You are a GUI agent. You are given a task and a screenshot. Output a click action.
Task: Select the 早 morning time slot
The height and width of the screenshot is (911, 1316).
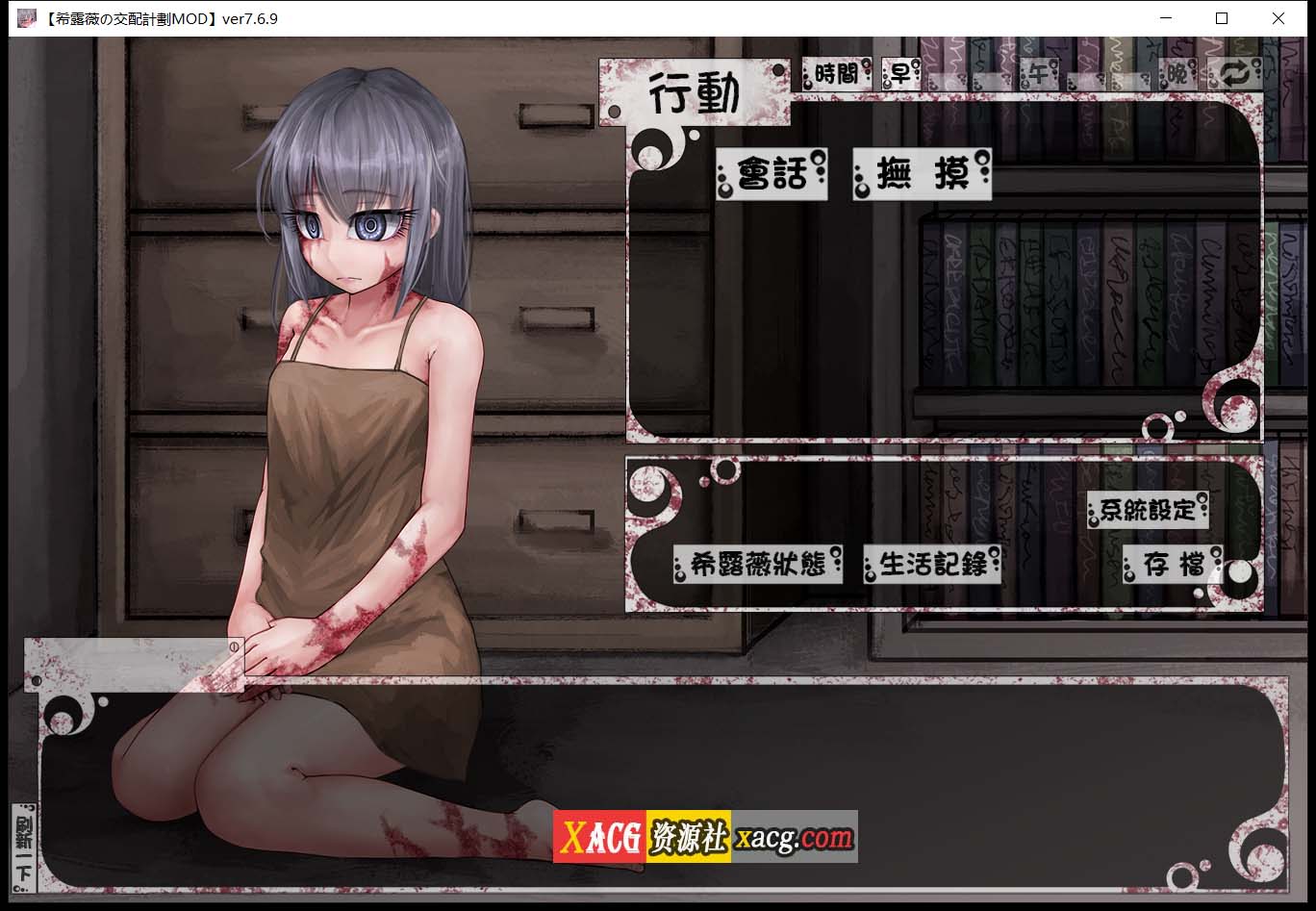899,73
